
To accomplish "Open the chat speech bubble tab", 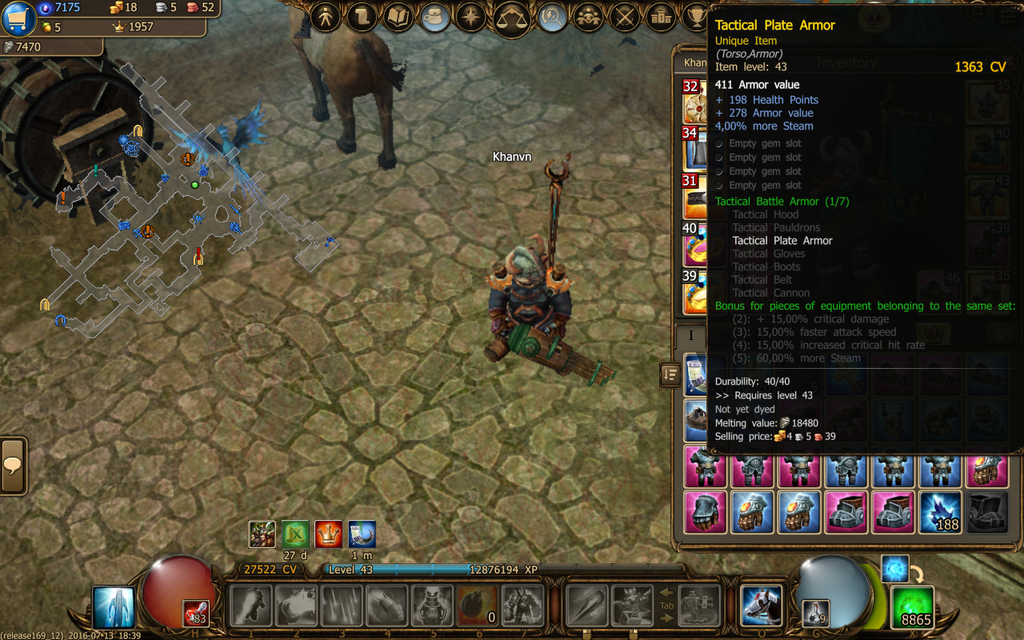I will (13, 466).
